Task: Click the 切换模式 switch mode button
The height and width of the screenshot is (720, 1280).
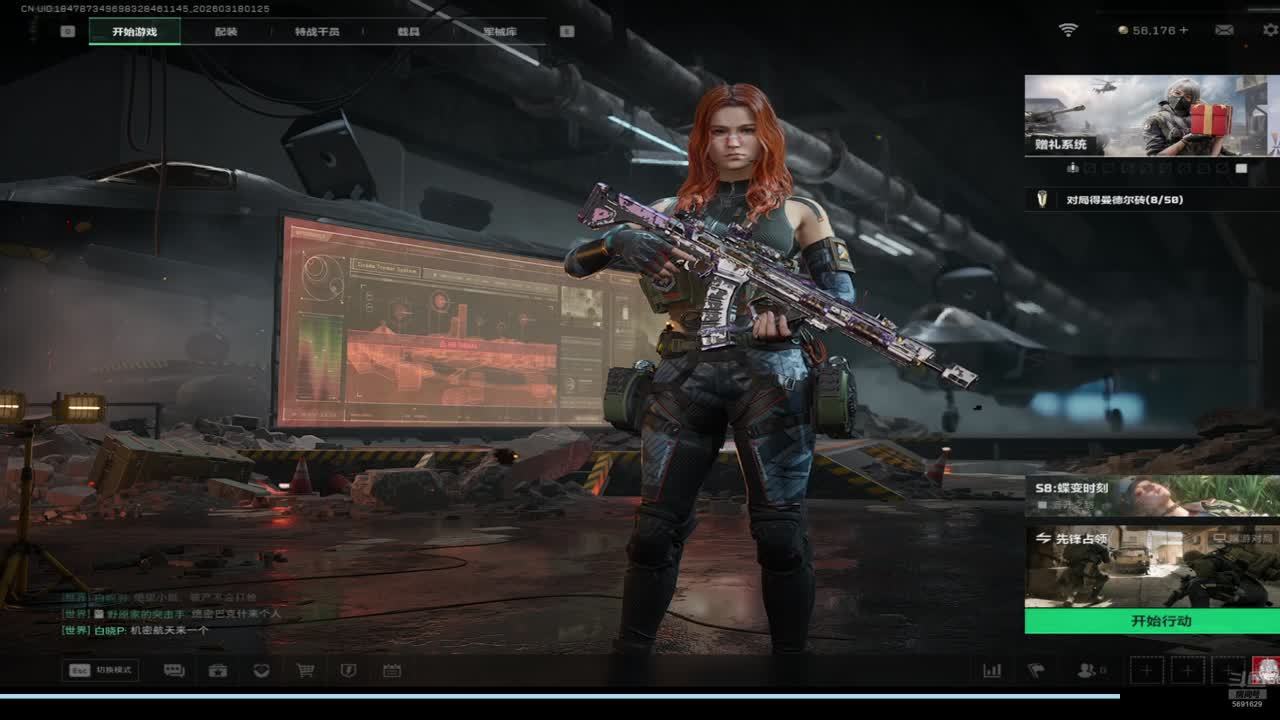Action: (100, 670)
